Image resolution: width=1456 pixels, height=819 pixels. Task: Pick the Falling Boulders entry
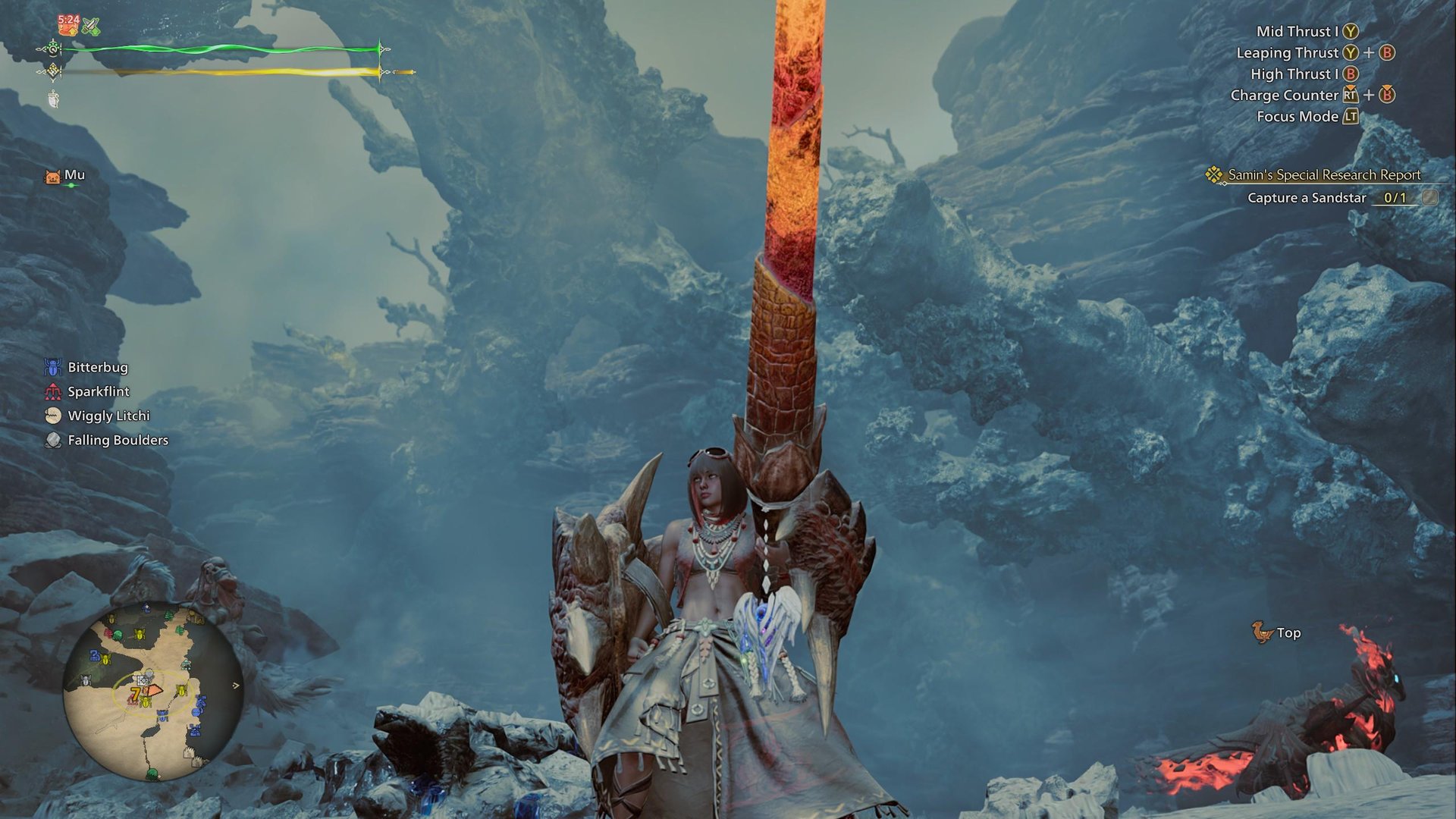click(118, 440)
